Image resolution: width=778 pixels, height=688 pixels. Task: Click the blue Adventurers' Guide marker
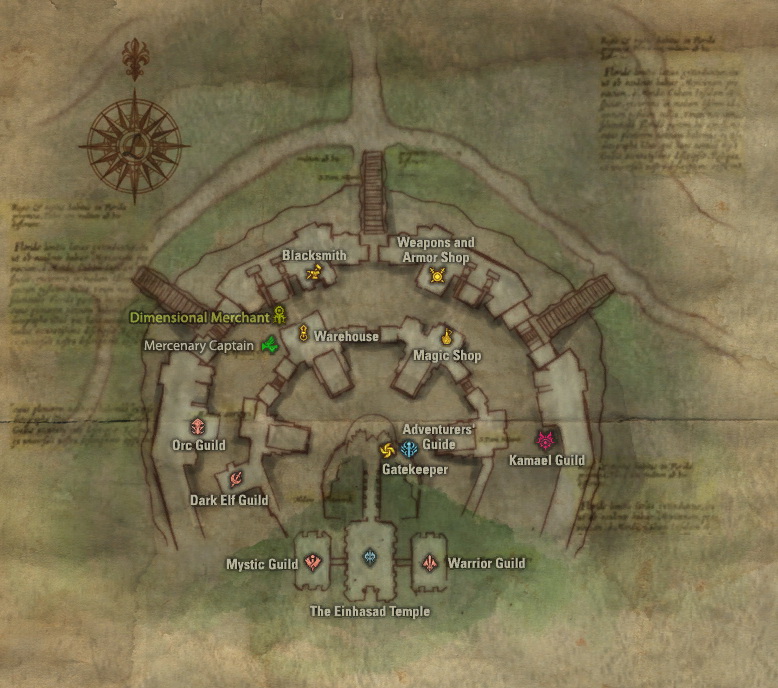(x=409, y=449)
